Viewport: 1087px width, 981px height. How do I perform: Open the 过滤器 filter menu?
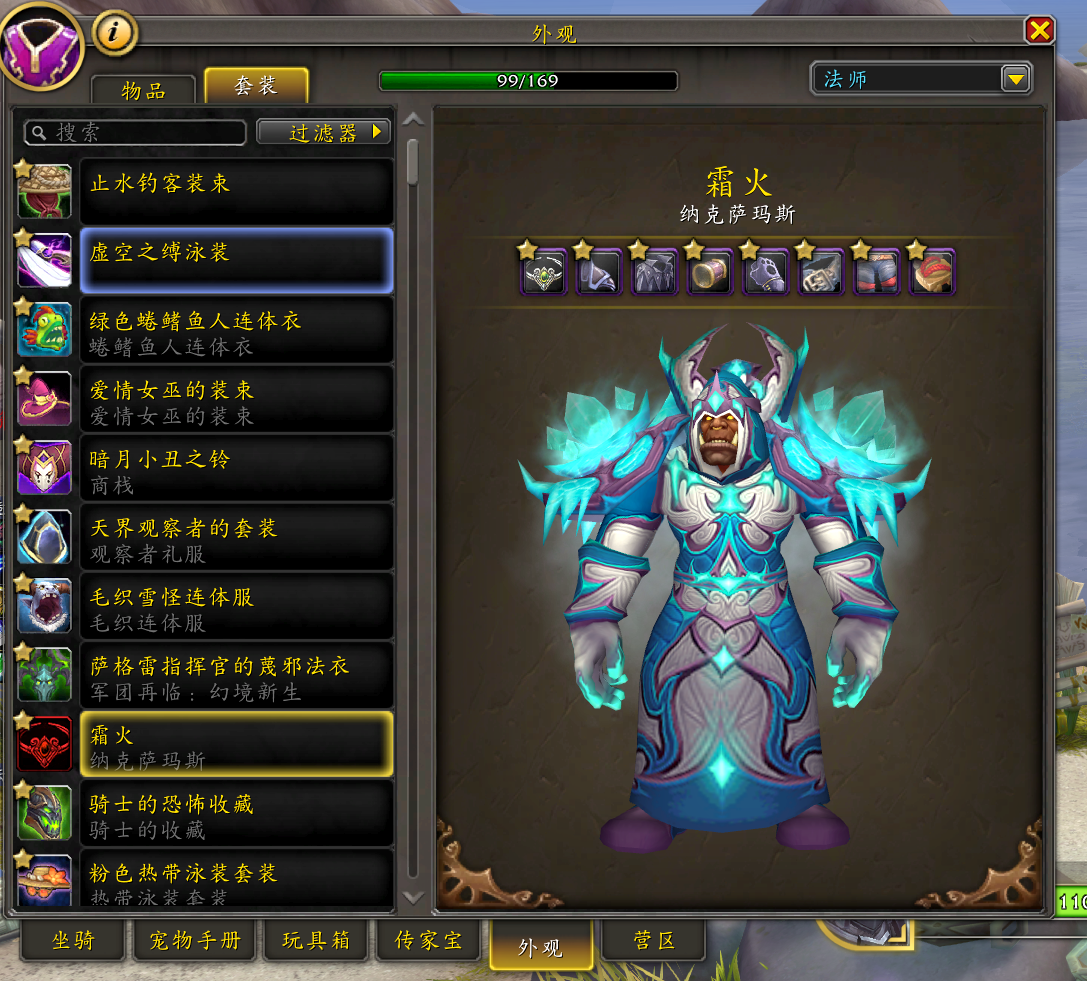tap(323, 132)
